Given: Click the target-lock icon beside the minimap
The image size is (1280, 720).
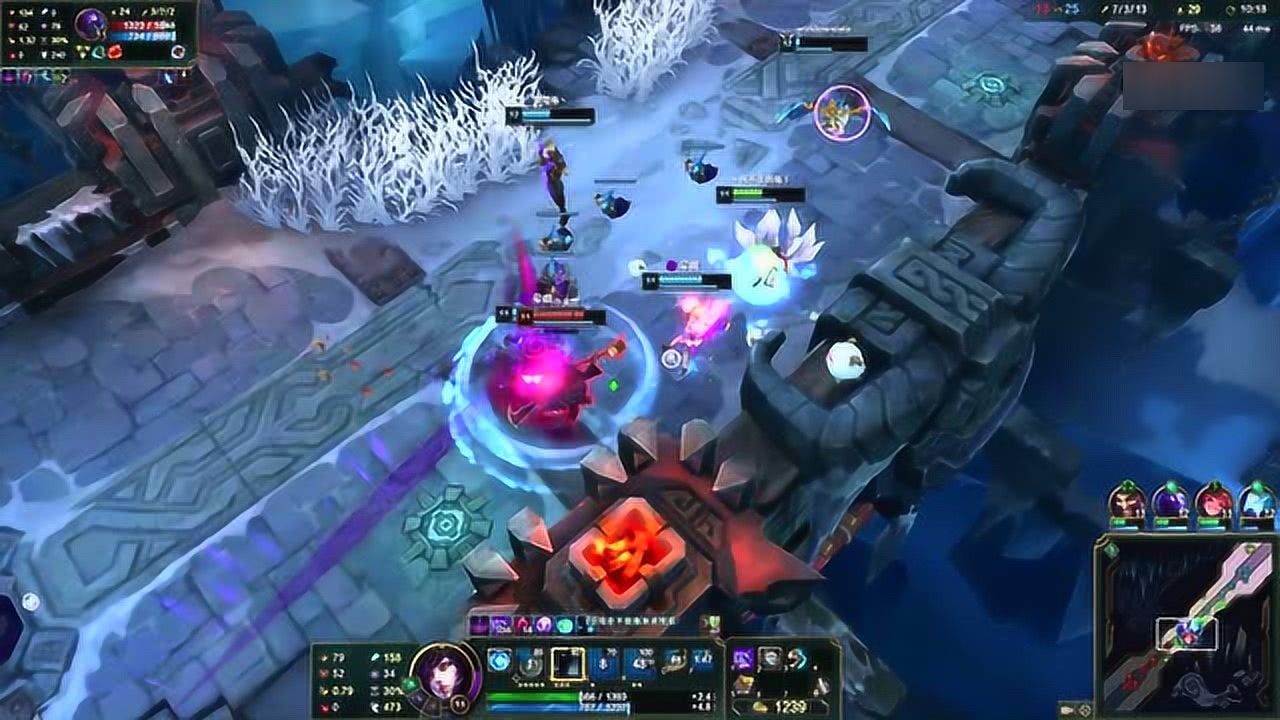Looking at the screenshot, I should [1085, 711].
